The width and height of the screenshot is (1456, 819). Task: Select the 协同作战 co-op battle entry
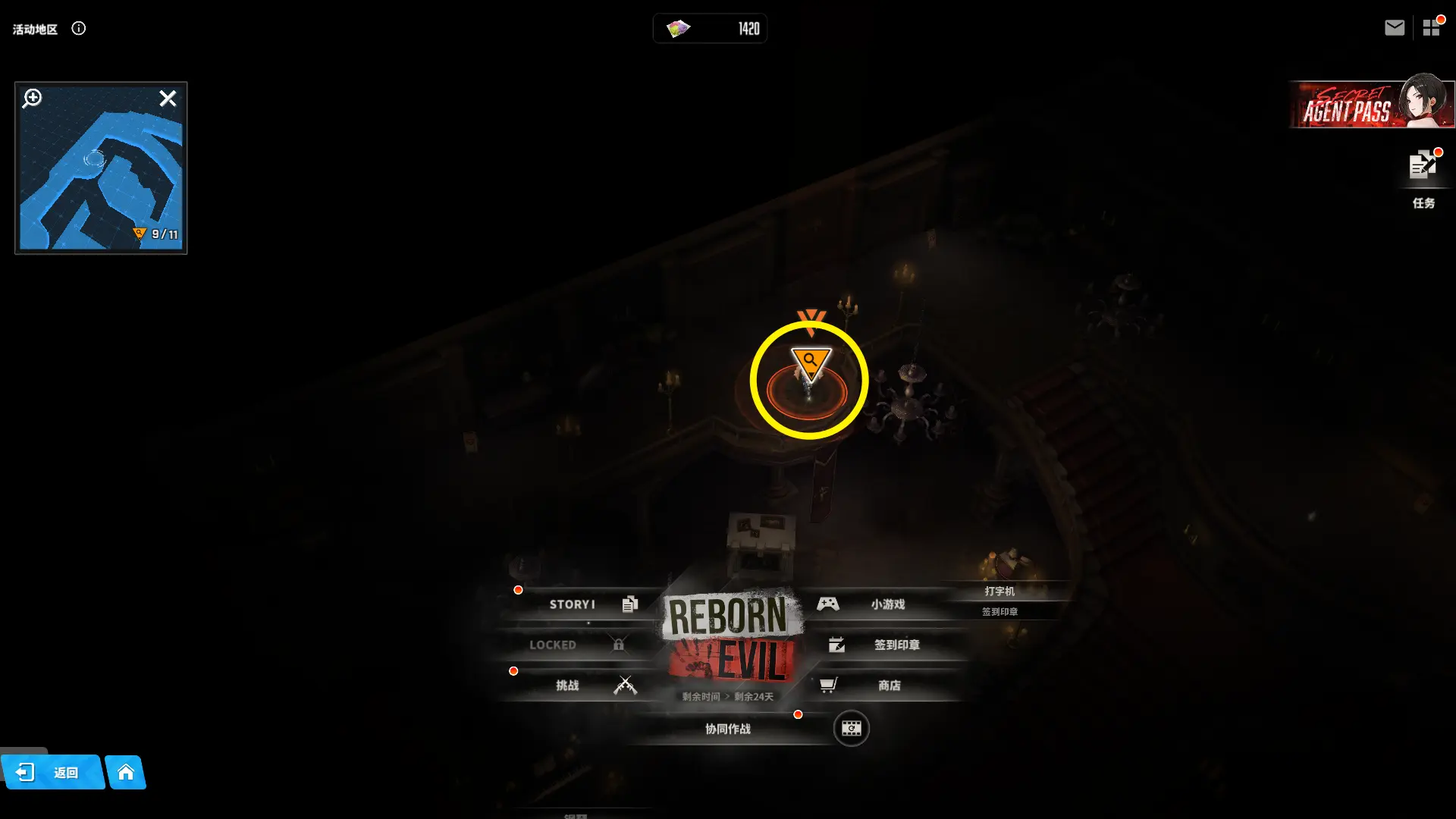click(728, 729)
